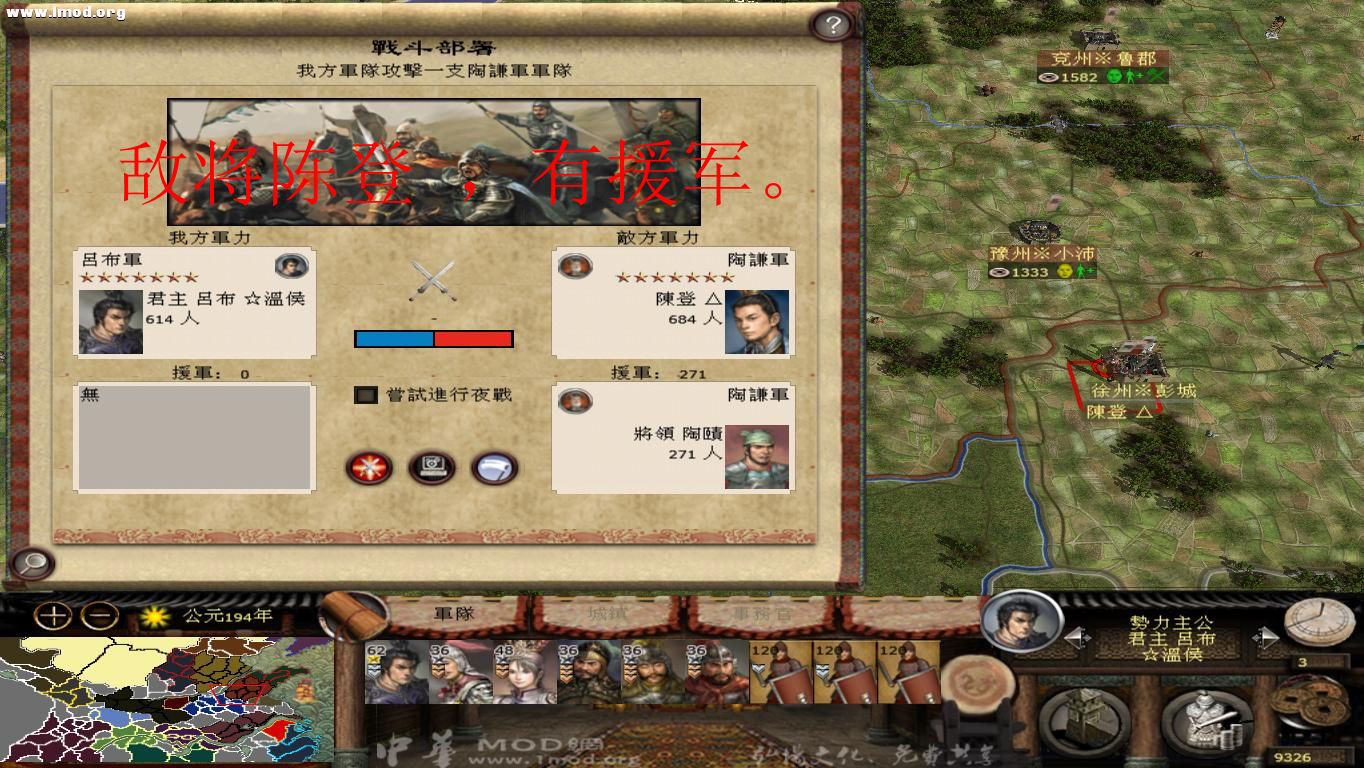This screenshot has height=768, width=1364.
Task: Expand the scroll icon above 軍隊 tab
Action: [x=355, y=611]
